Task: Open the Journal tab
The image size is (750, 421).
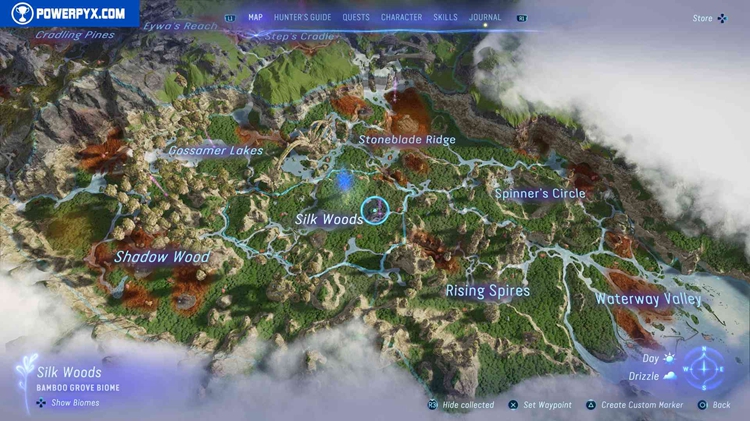Action: [485, 17]
